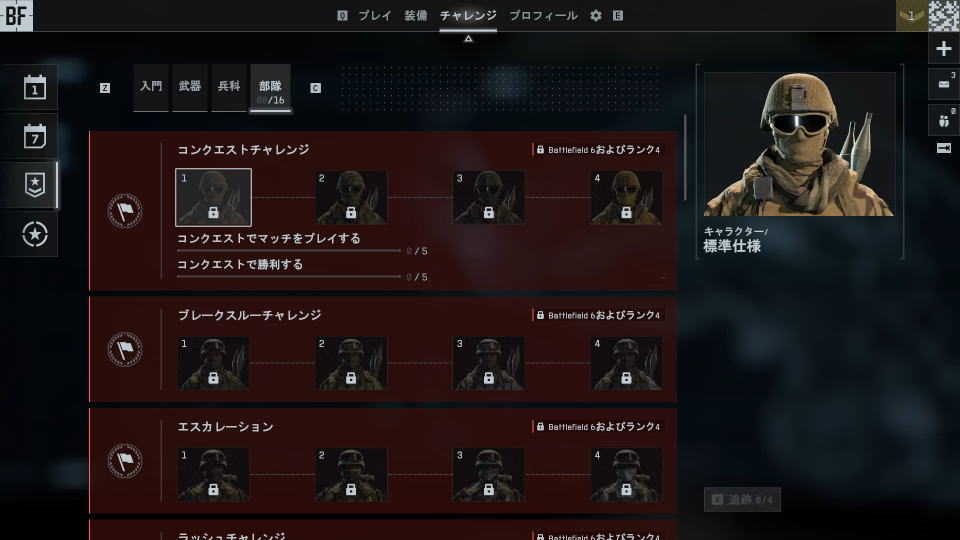Select the 部隊 challenge tab
960x540 pixels.
click(270, 88)
